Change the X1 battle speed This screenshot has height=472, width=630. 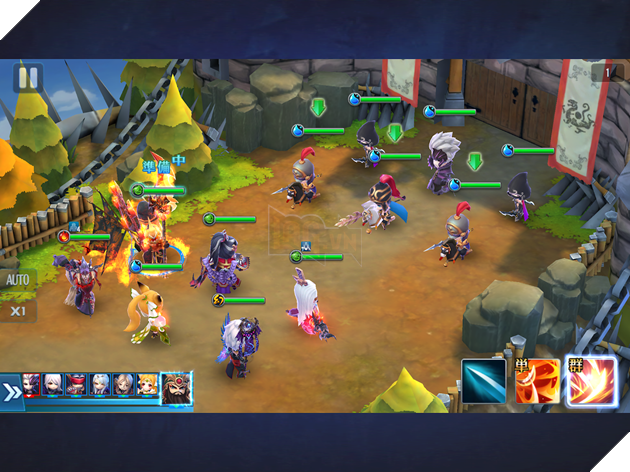[17, 310]
